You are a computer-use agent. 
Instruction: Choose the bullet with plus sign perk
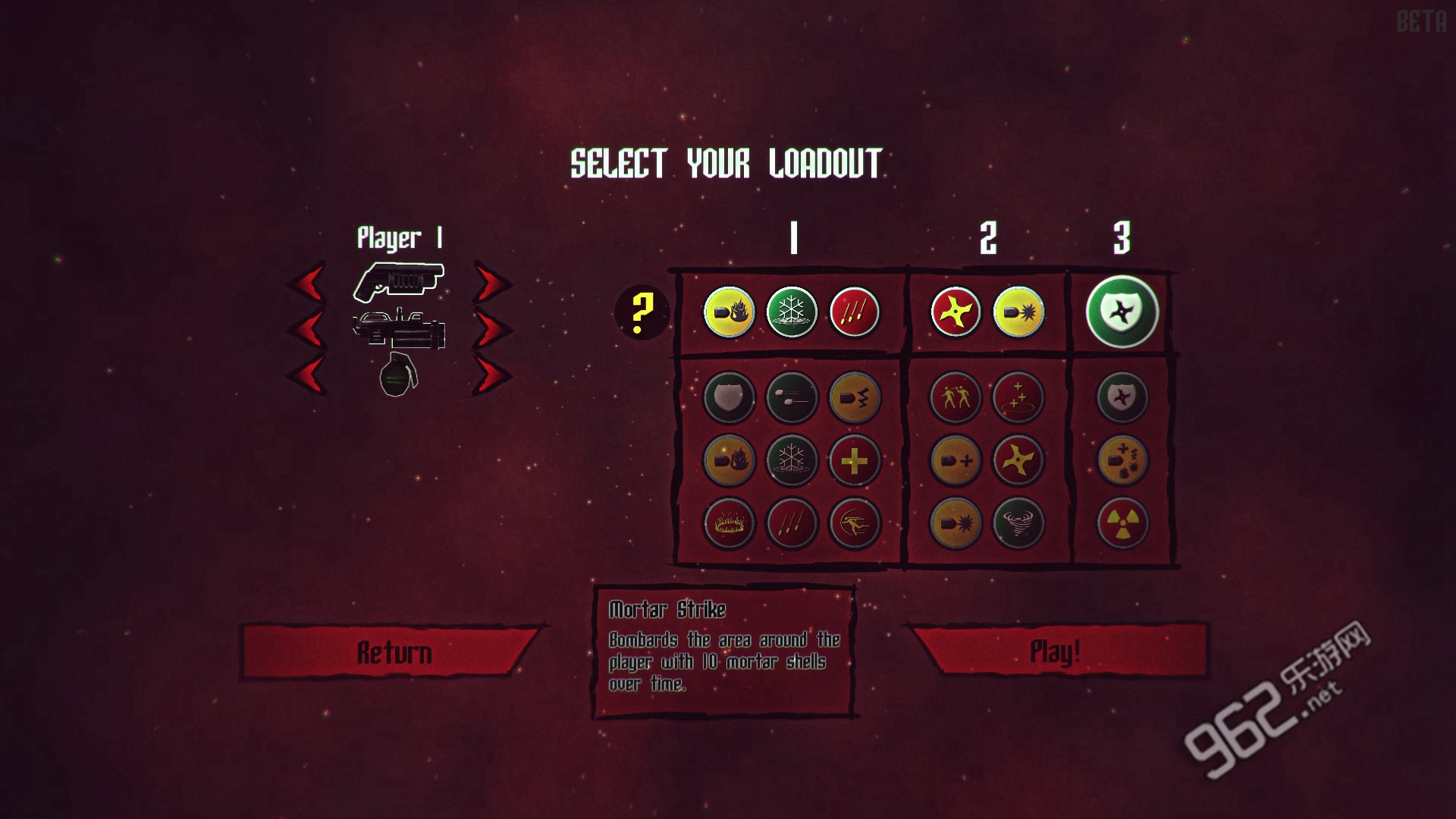pos(955,460)
